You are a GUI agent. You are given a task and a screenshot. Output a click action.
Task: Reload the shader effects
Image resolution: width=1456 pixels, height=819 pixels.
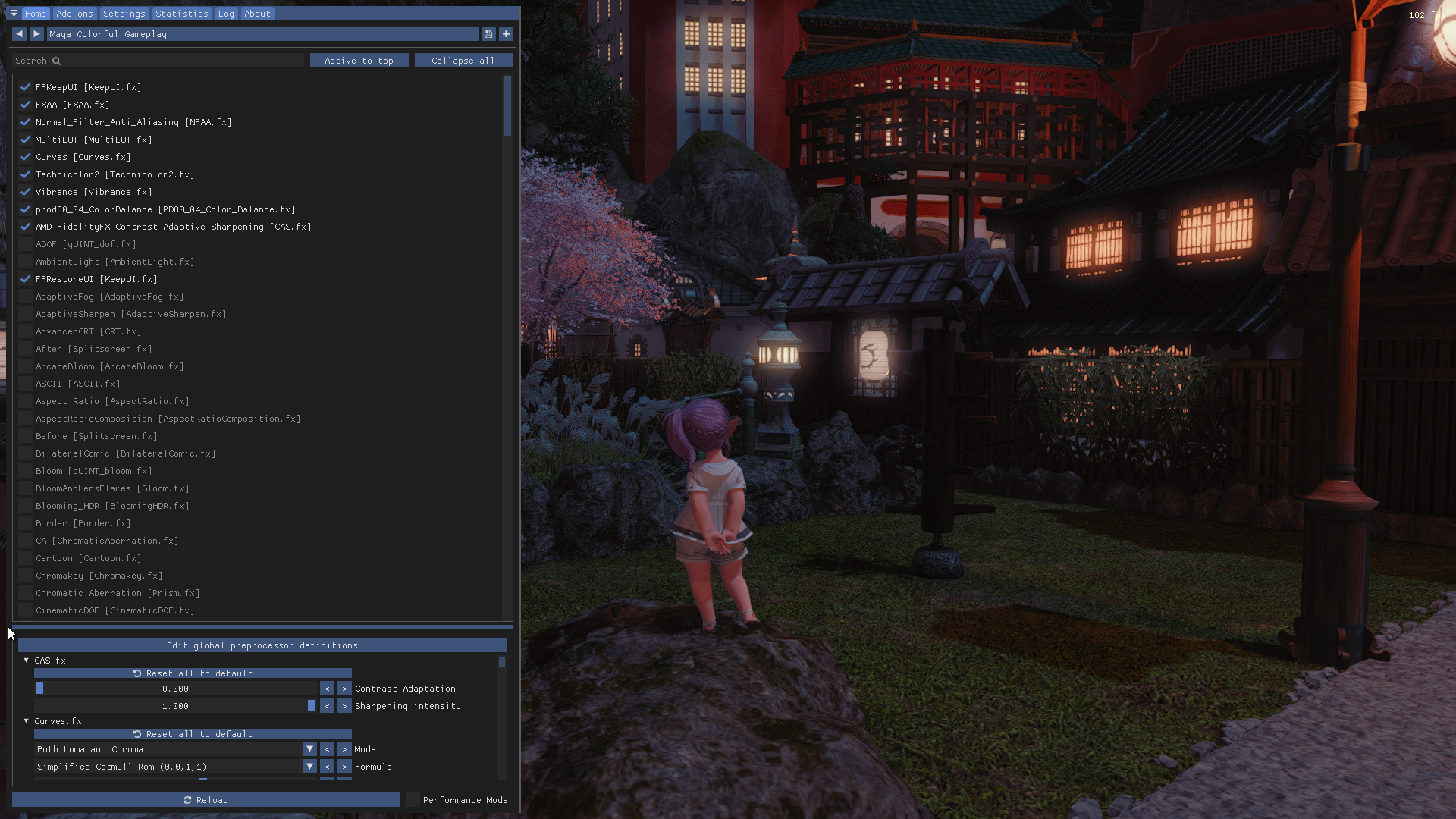pyautogui.click(x=206, y=800)
